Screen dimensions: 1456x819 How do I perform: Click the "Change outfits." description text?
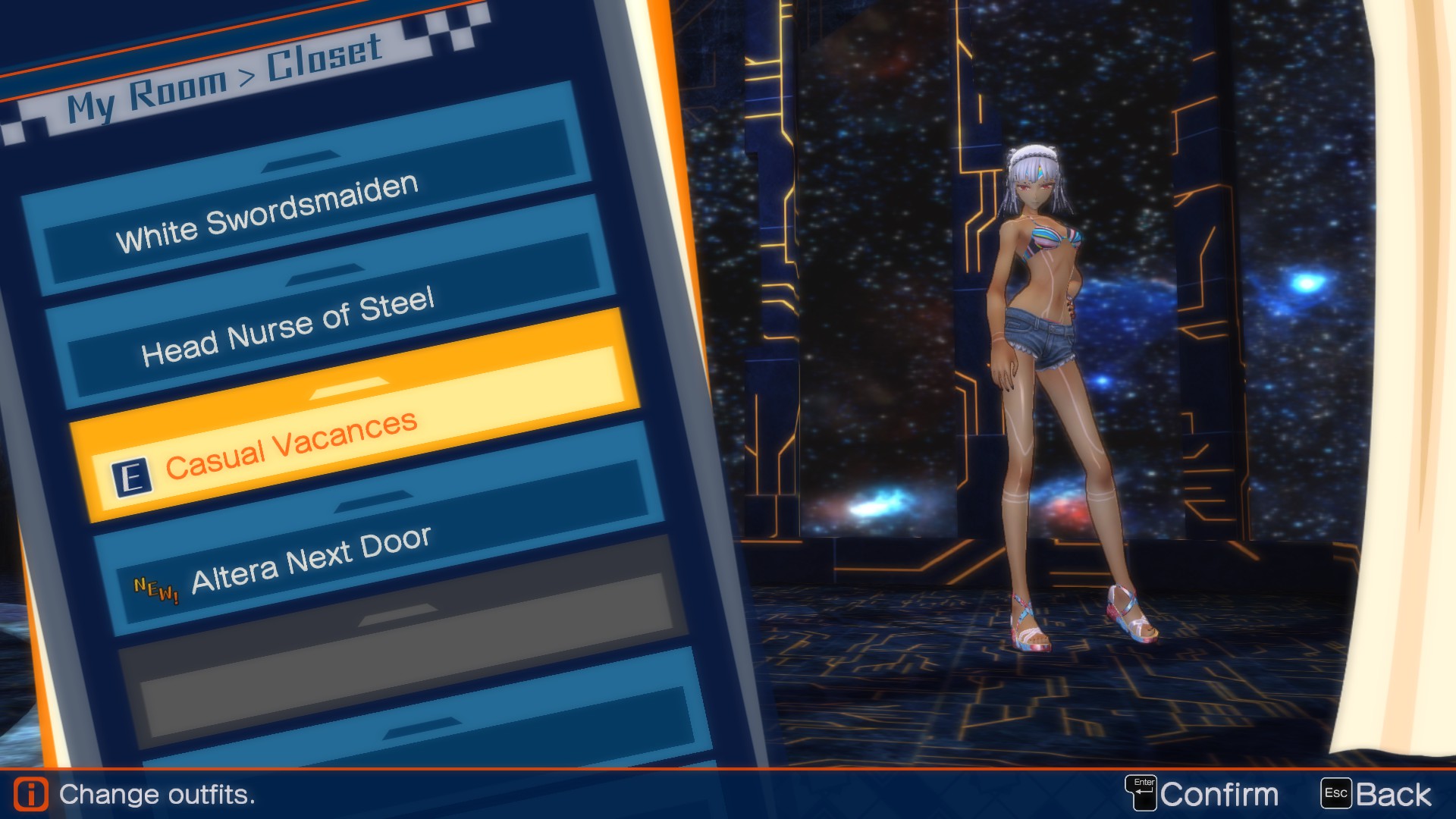[157, 795]
